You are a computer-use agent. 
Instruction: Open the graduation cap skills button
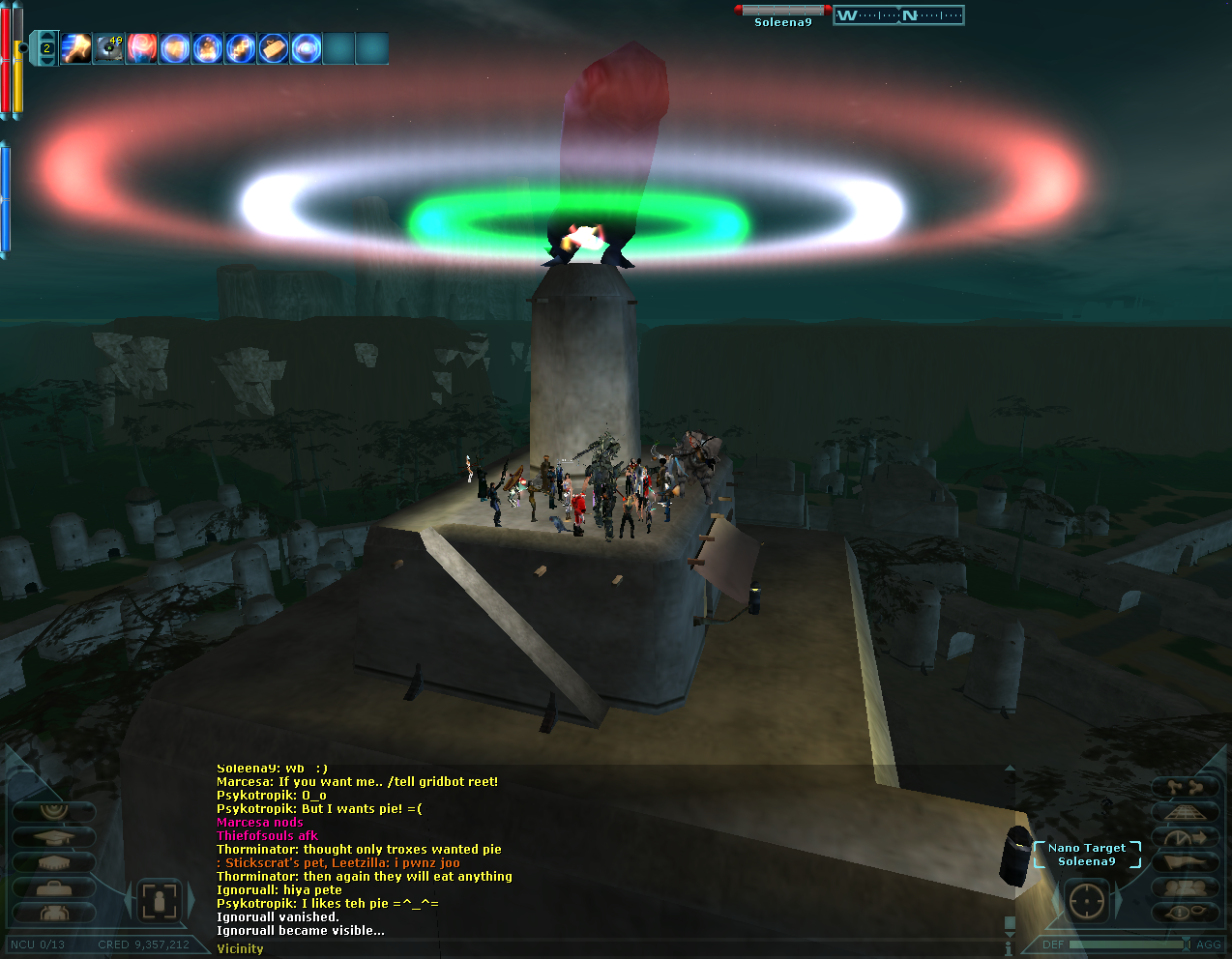[x=54, y=837]
